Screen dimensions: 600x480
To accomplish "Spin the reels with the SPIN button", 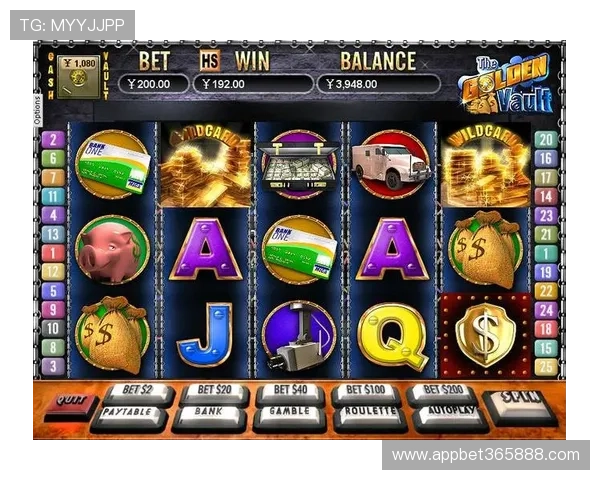I will 518,404.
